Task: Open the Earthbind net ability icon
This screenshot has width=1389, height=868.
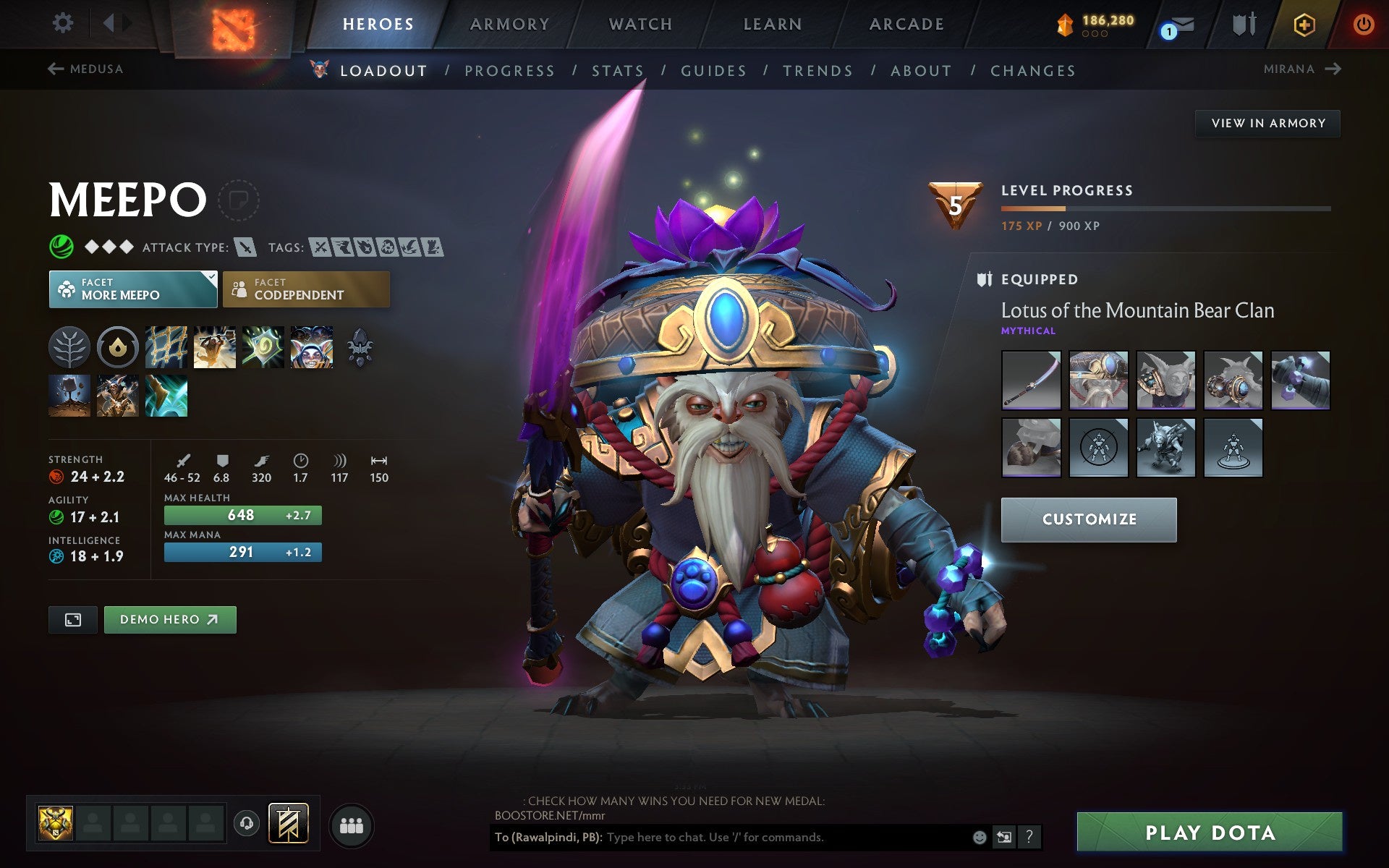Action: point(166,347)
